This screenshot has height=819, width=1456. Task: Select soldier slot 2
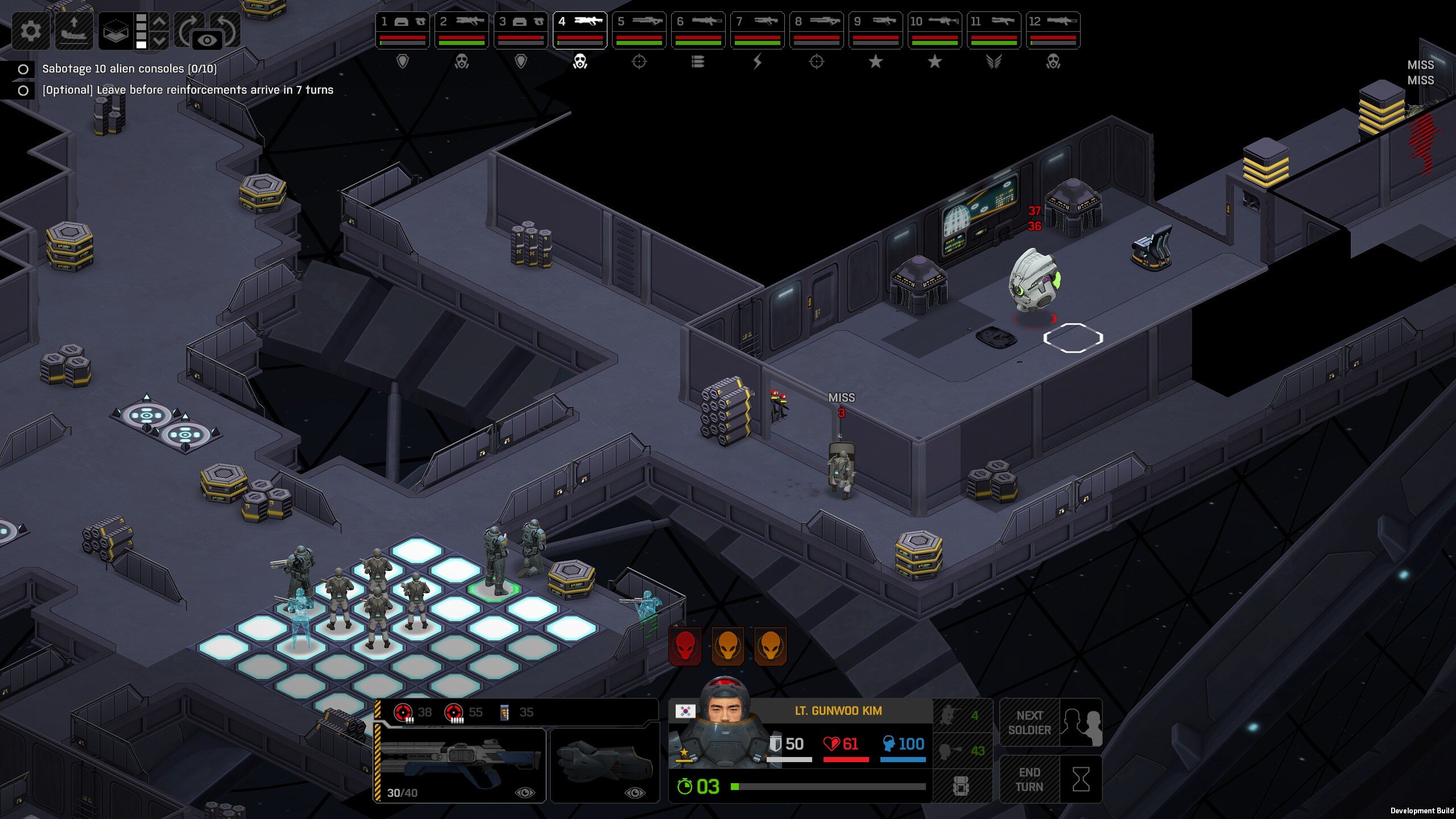tap(462, 30)
